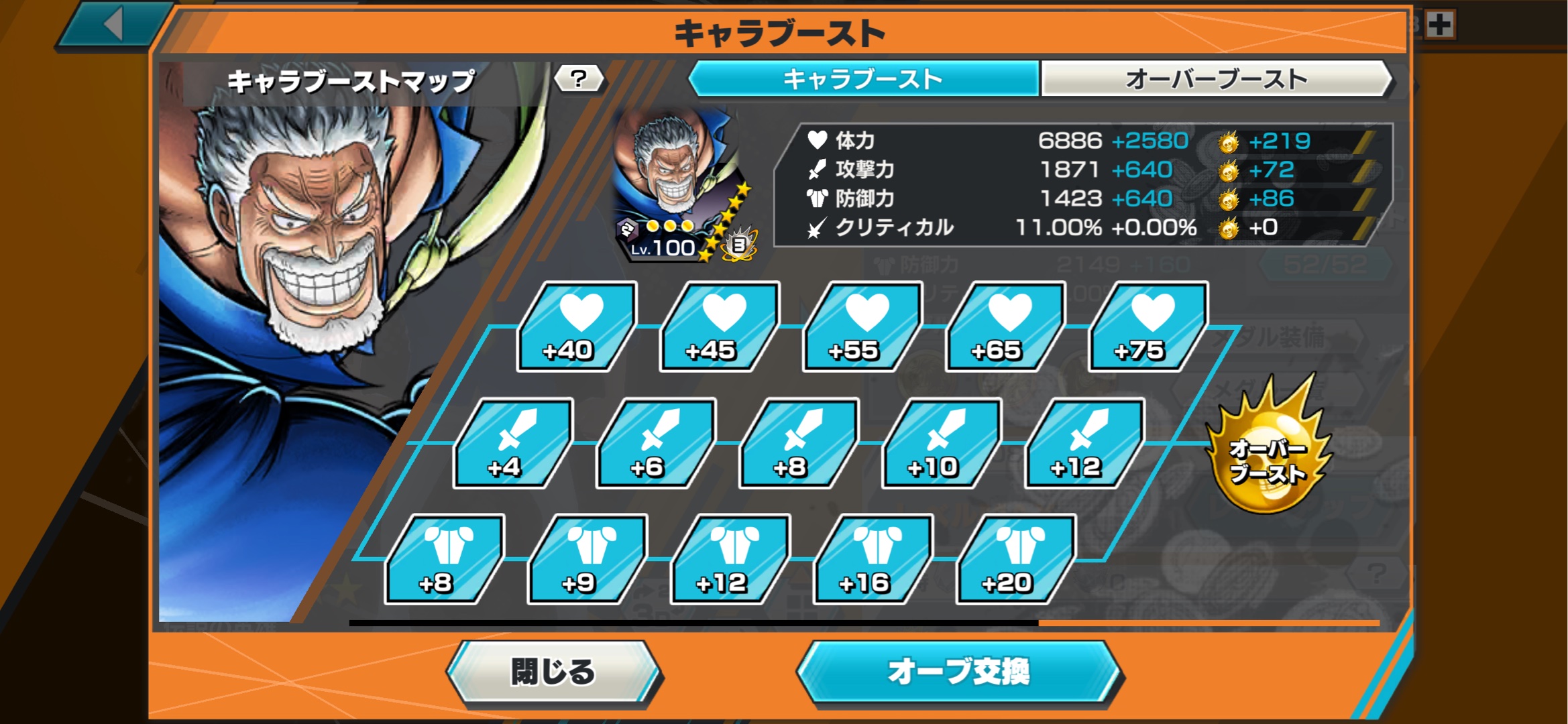Select the heart +40 boost node
Screen dimensions: 1568x724
pos(577,327)
